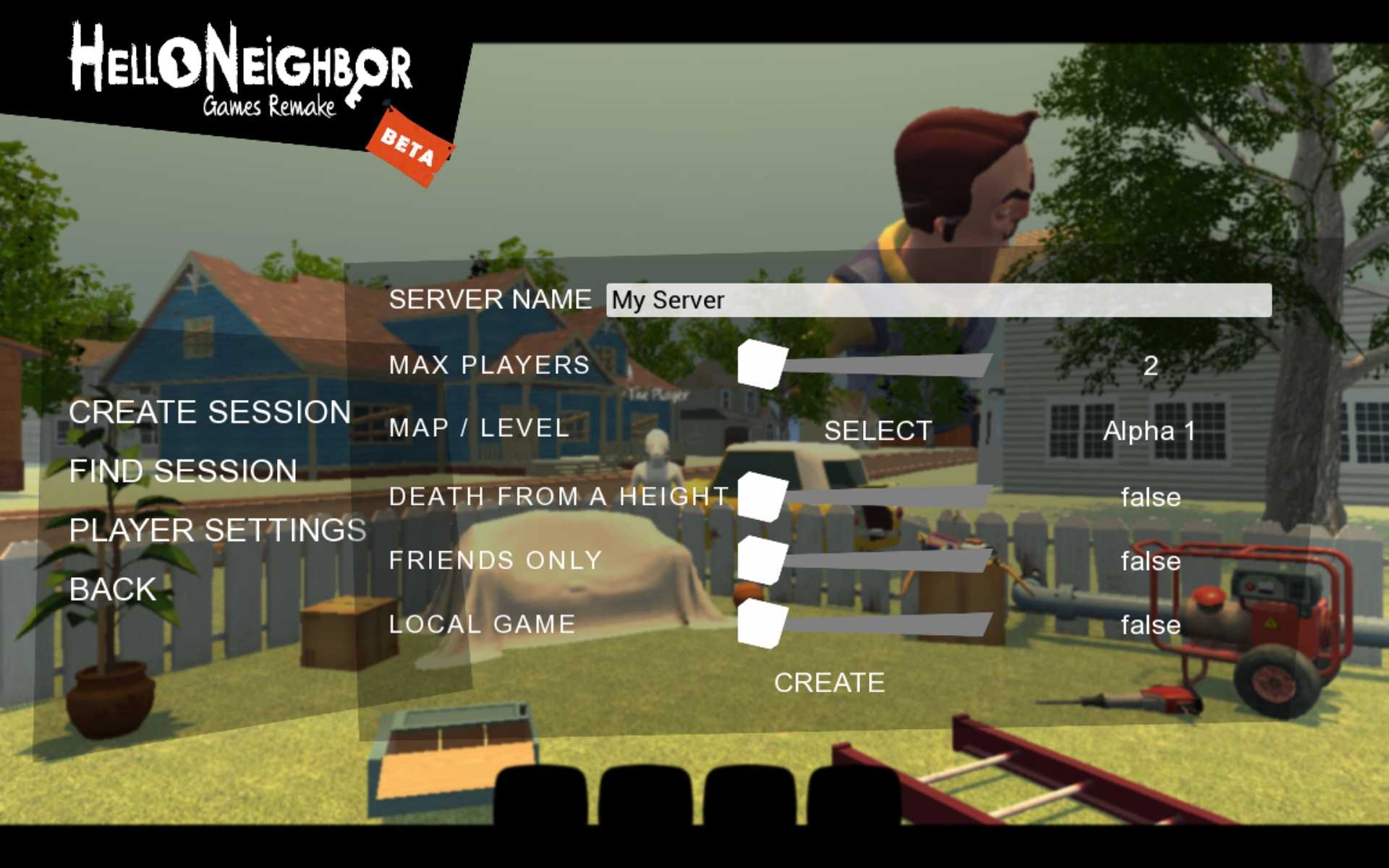Viewport: 1389px width, 868px height.
Task: Create the server with the Create button
Action: click(x=829, y=683)
